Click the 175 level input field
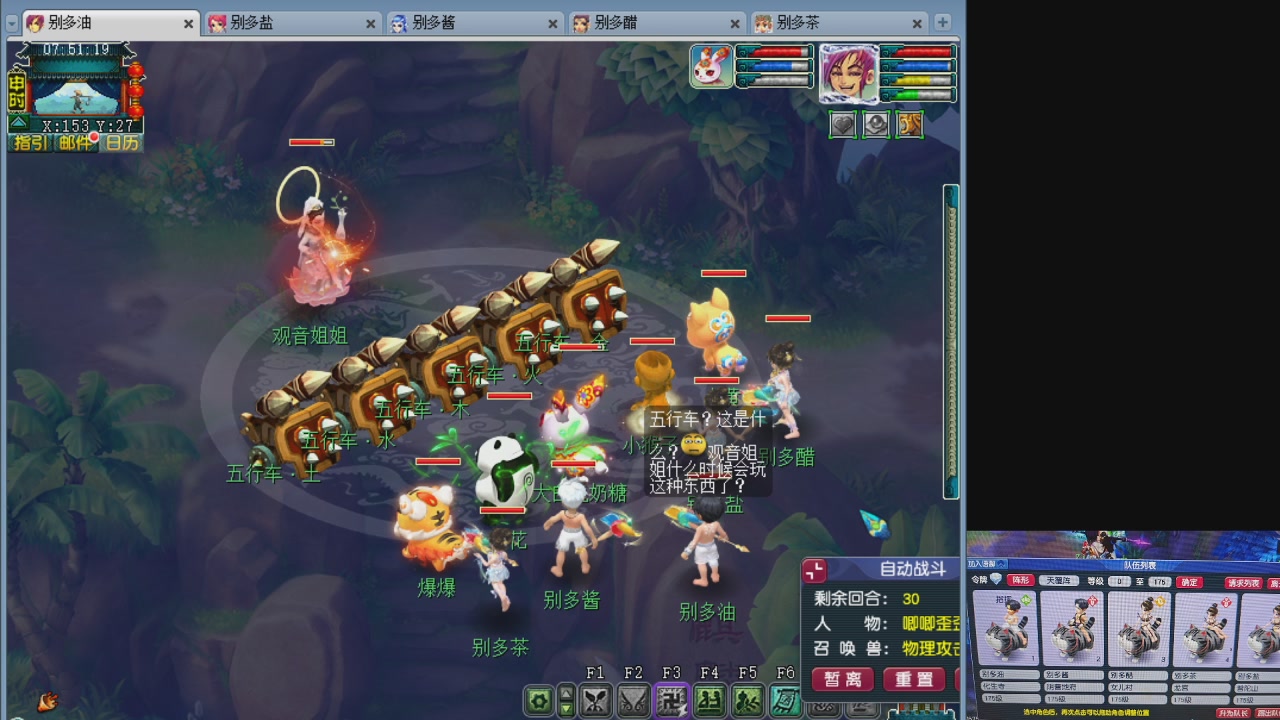The width and height of the screenshot is (1280, 720). click(x=1158, y=584)
